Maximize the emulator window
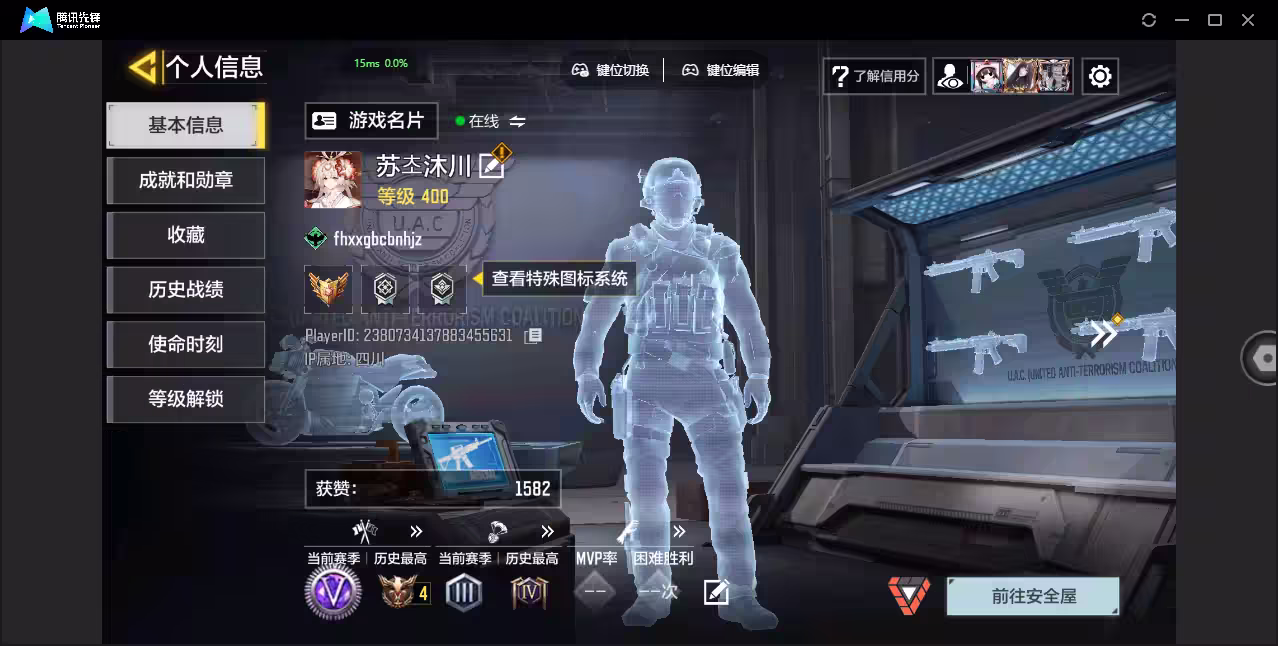 [1215, 20]
